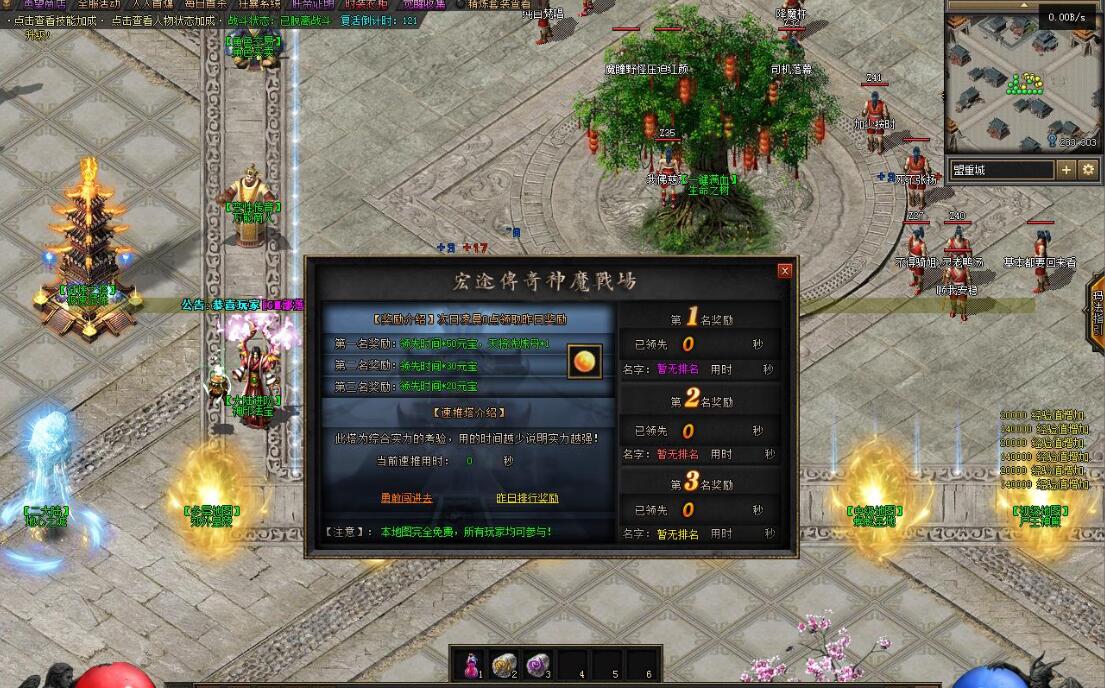1105x688 pixels.
Task: Open the 人人首爆 top menu
Action: pos(152,4)
